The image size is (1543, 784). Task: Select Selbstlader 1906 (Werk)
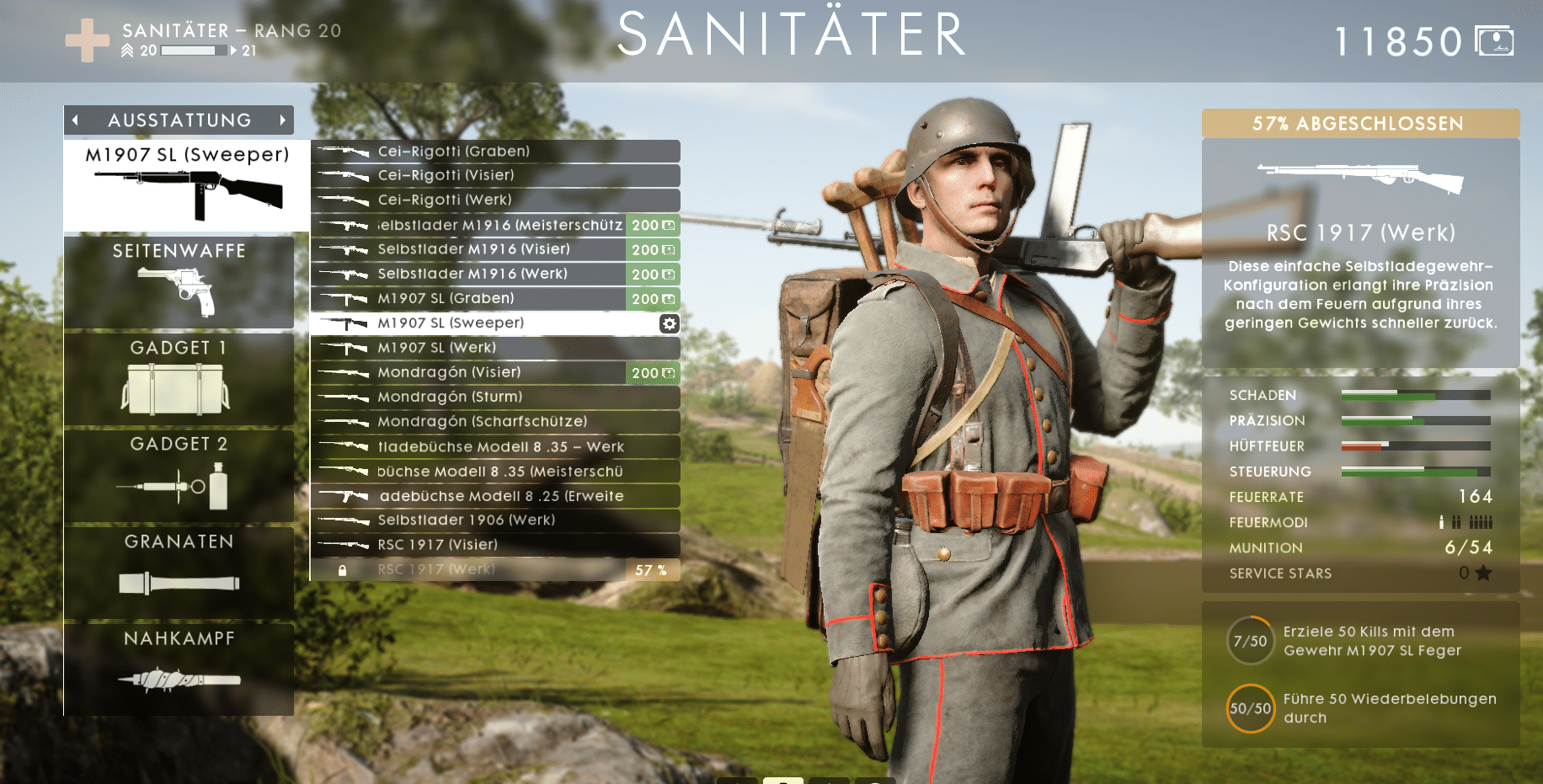495,520
